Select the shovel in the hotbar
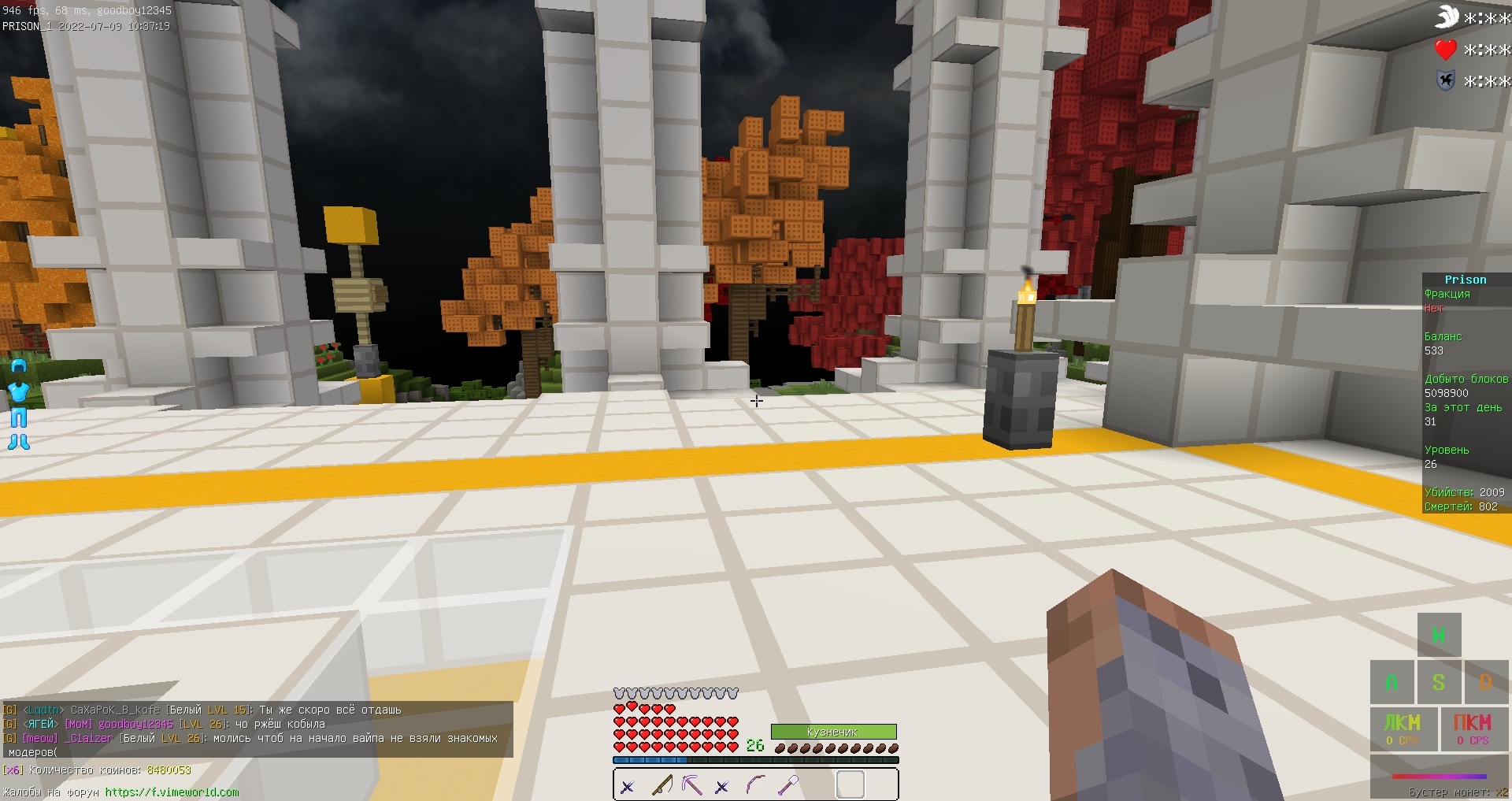1512x801 pixels. pos(787,786)
